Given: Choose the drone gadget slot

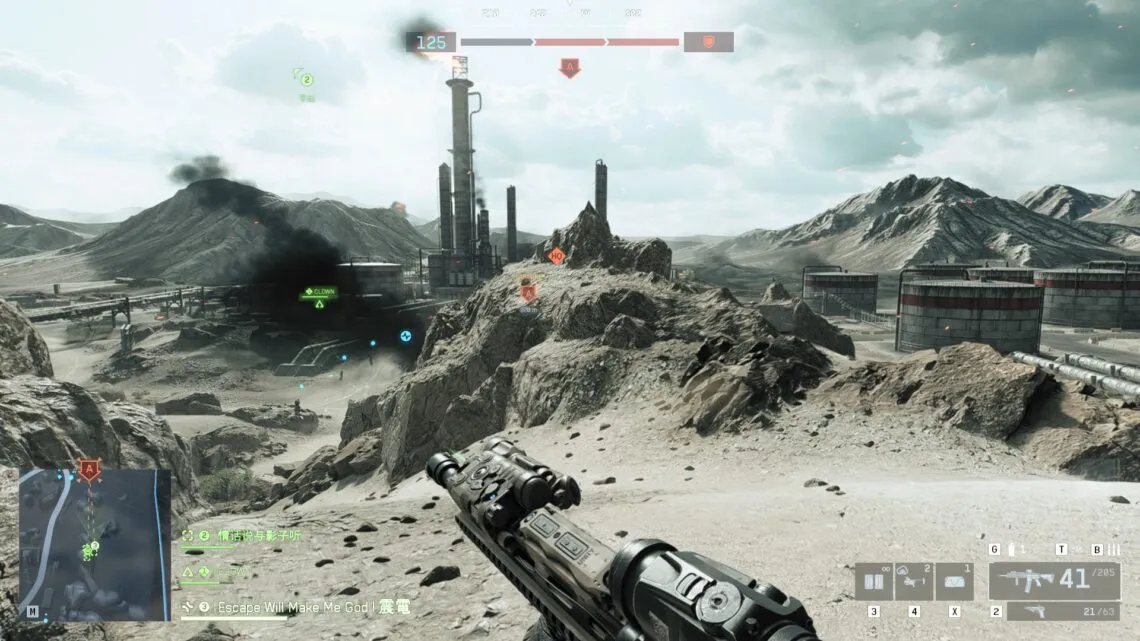Looking at the screenshot, I should (914, 581).
